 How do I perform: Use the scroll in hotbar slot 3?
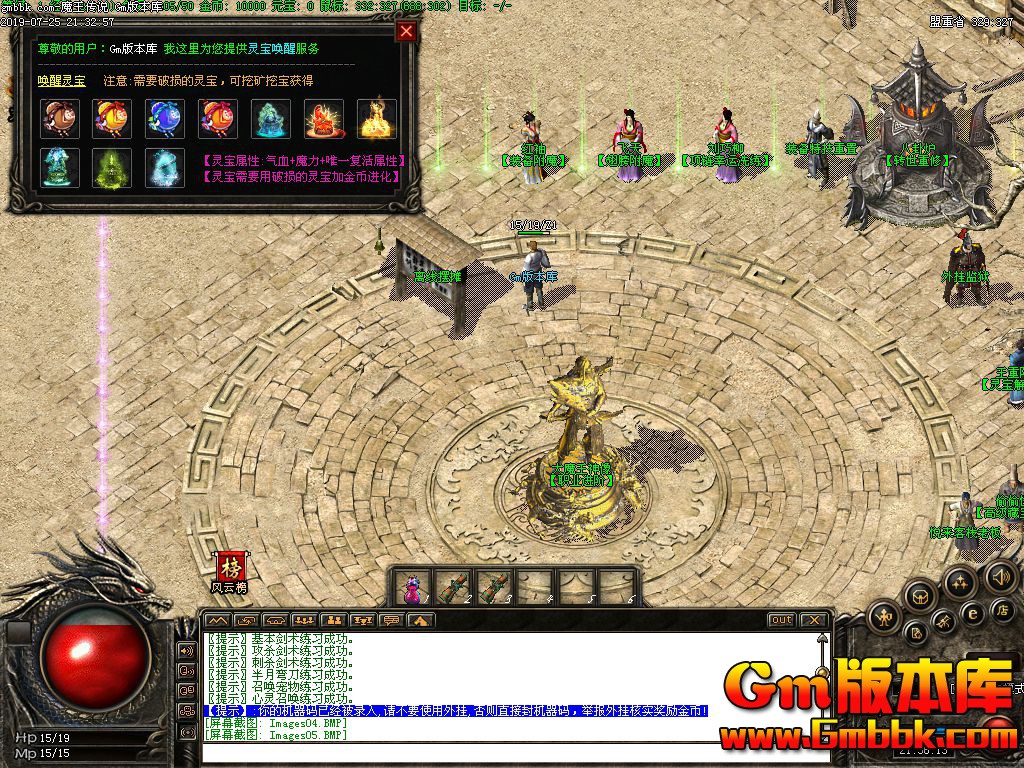[x=493, y=587]
